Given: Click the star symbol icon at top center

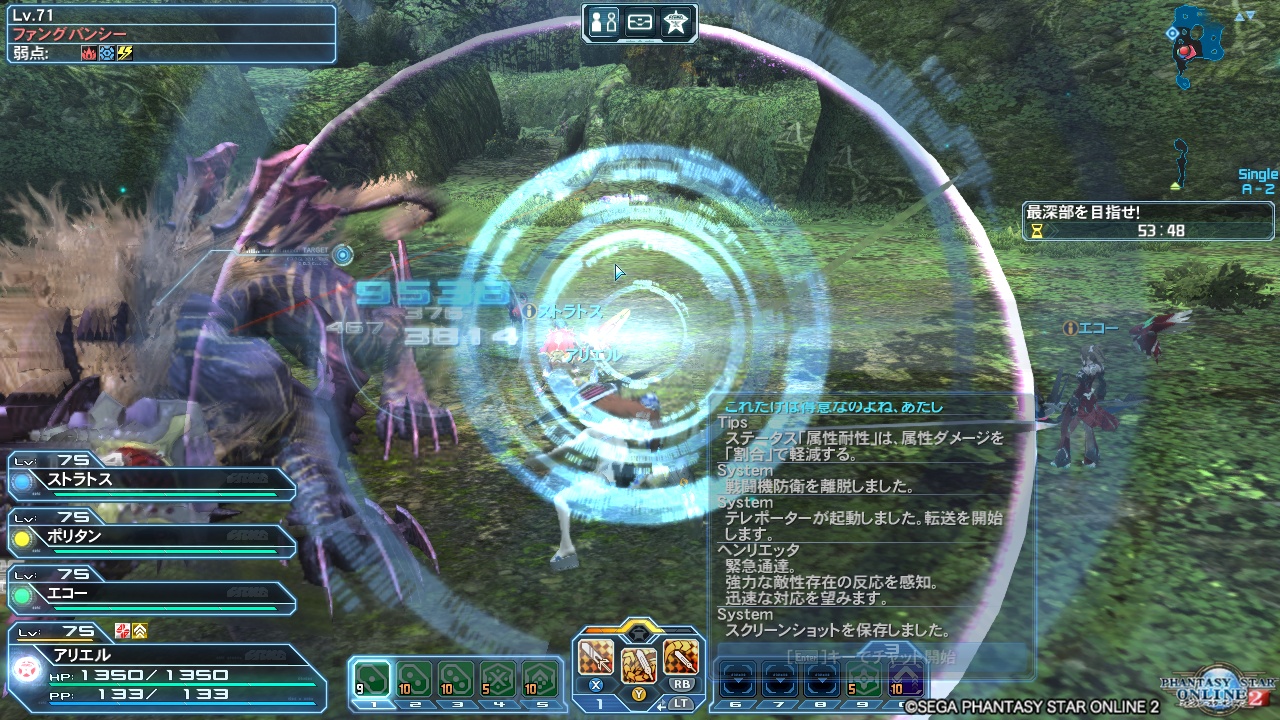Looking at the screenshot, I should pos(676,20).
